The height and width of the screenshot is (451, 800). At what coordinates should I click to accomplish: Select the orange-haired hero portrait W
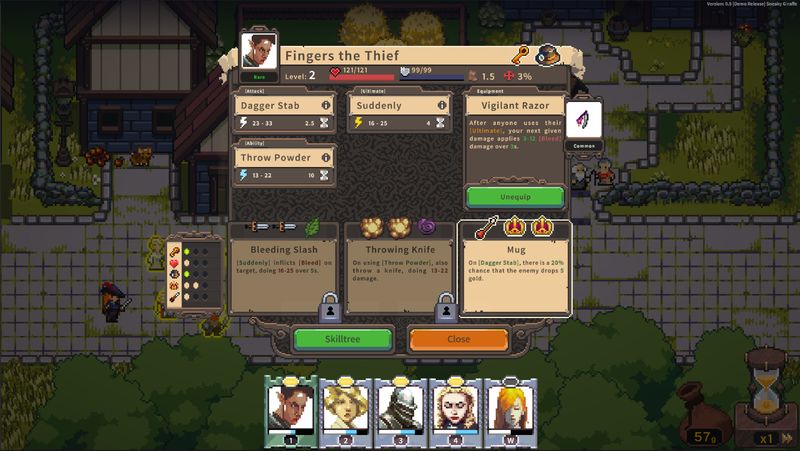510,408
